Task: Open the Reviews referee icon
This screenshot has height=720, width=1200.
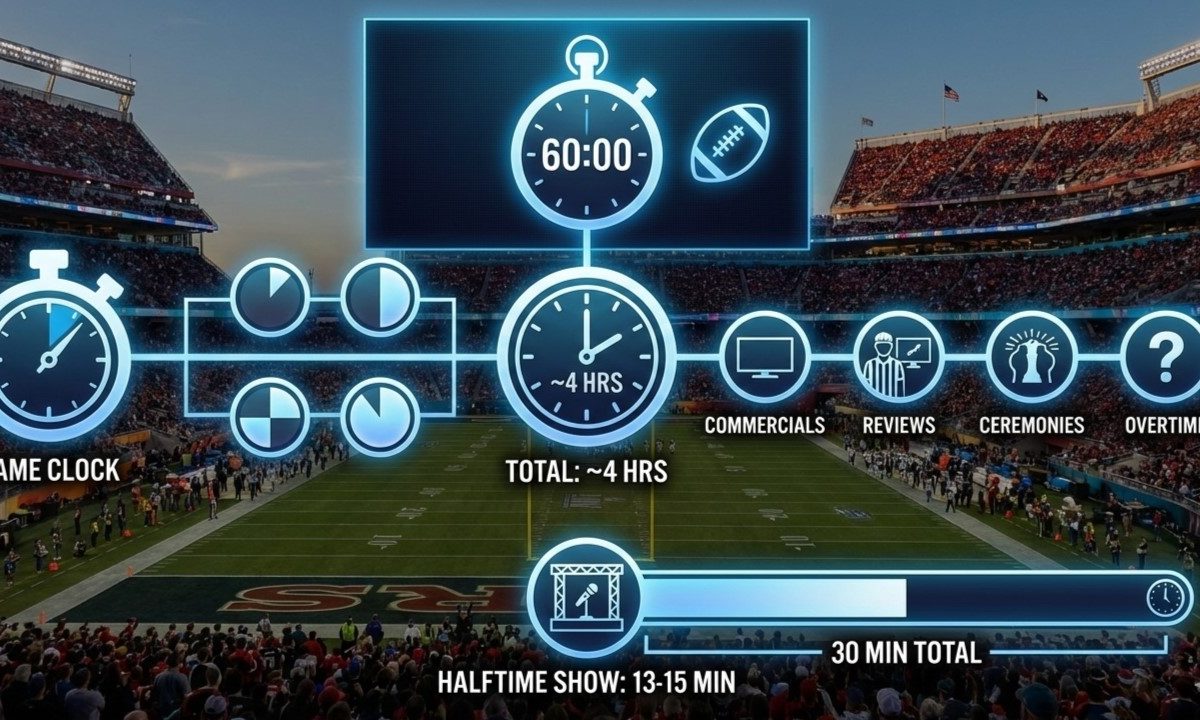Action: point(898,357)
